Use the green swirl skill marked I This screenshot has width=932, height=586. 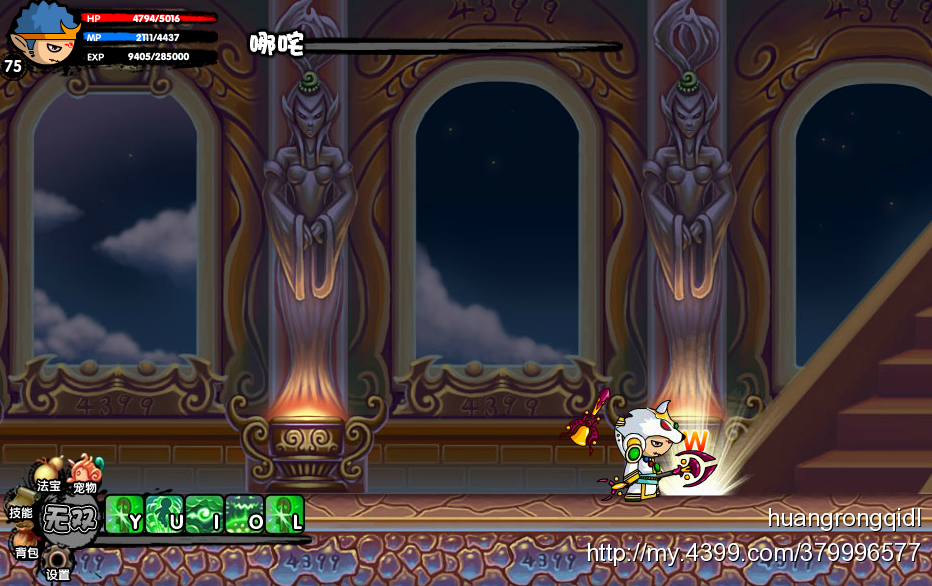[204, 514]
